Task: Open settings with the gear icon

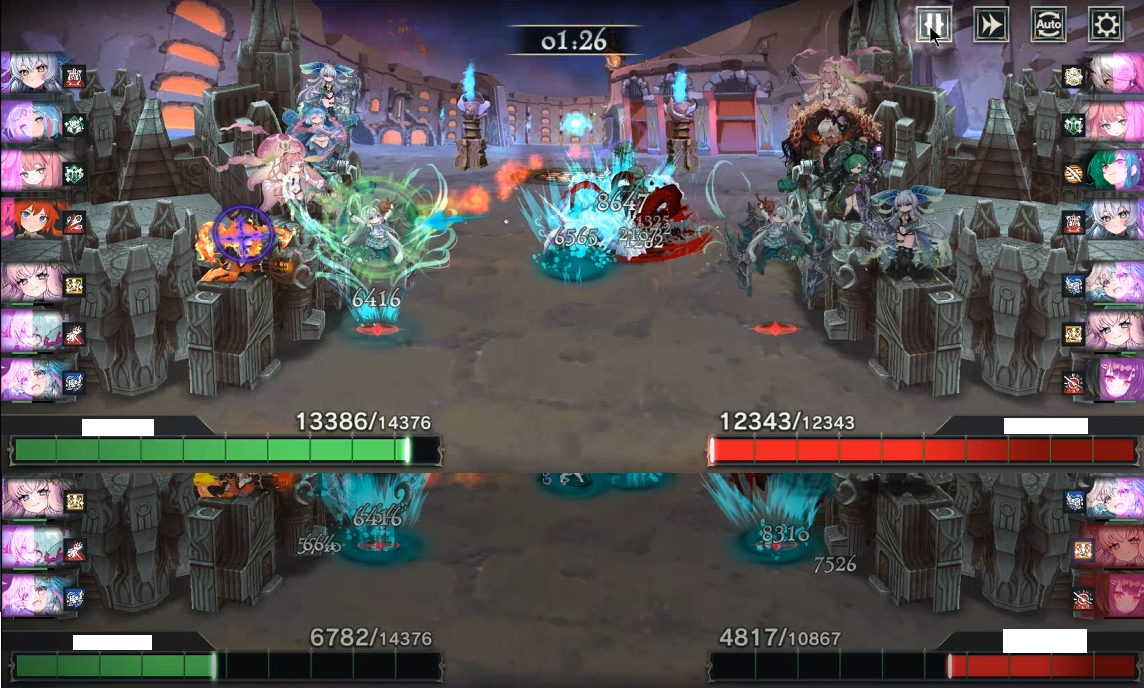Action: tap(1105, 24)
